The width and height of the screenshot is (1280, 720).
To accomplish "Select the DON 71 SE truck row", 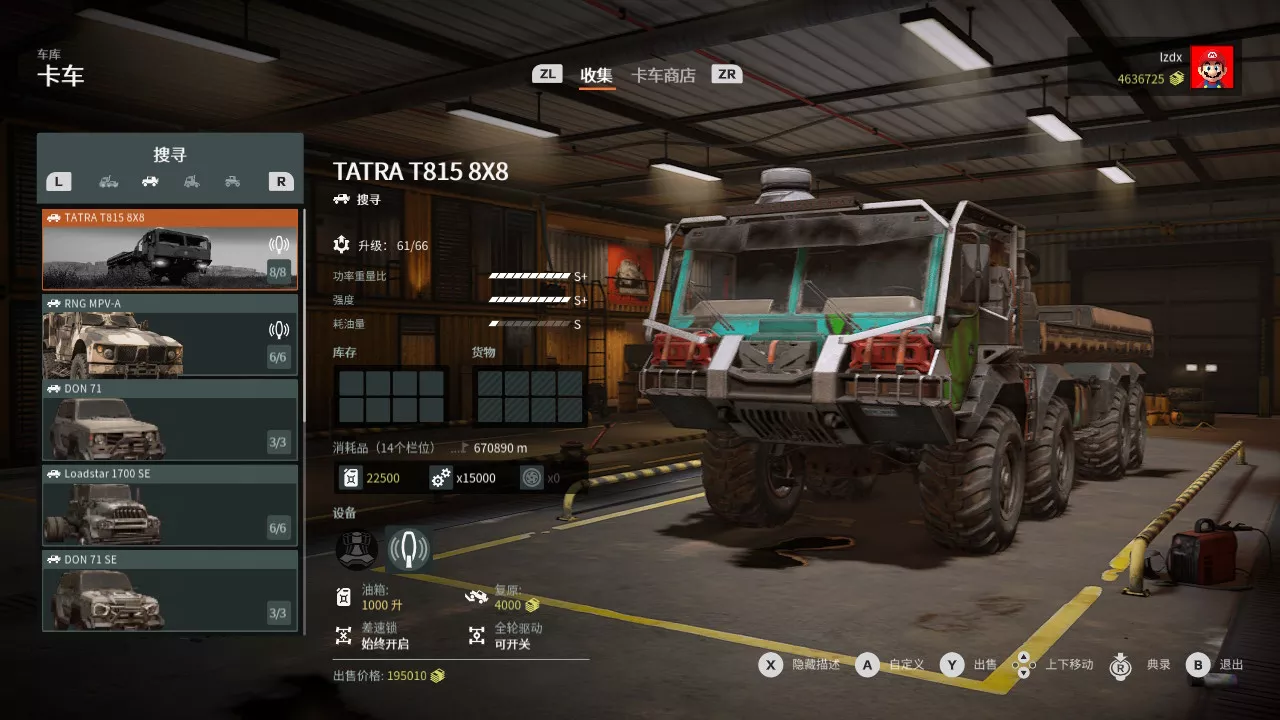I will 170,590.
